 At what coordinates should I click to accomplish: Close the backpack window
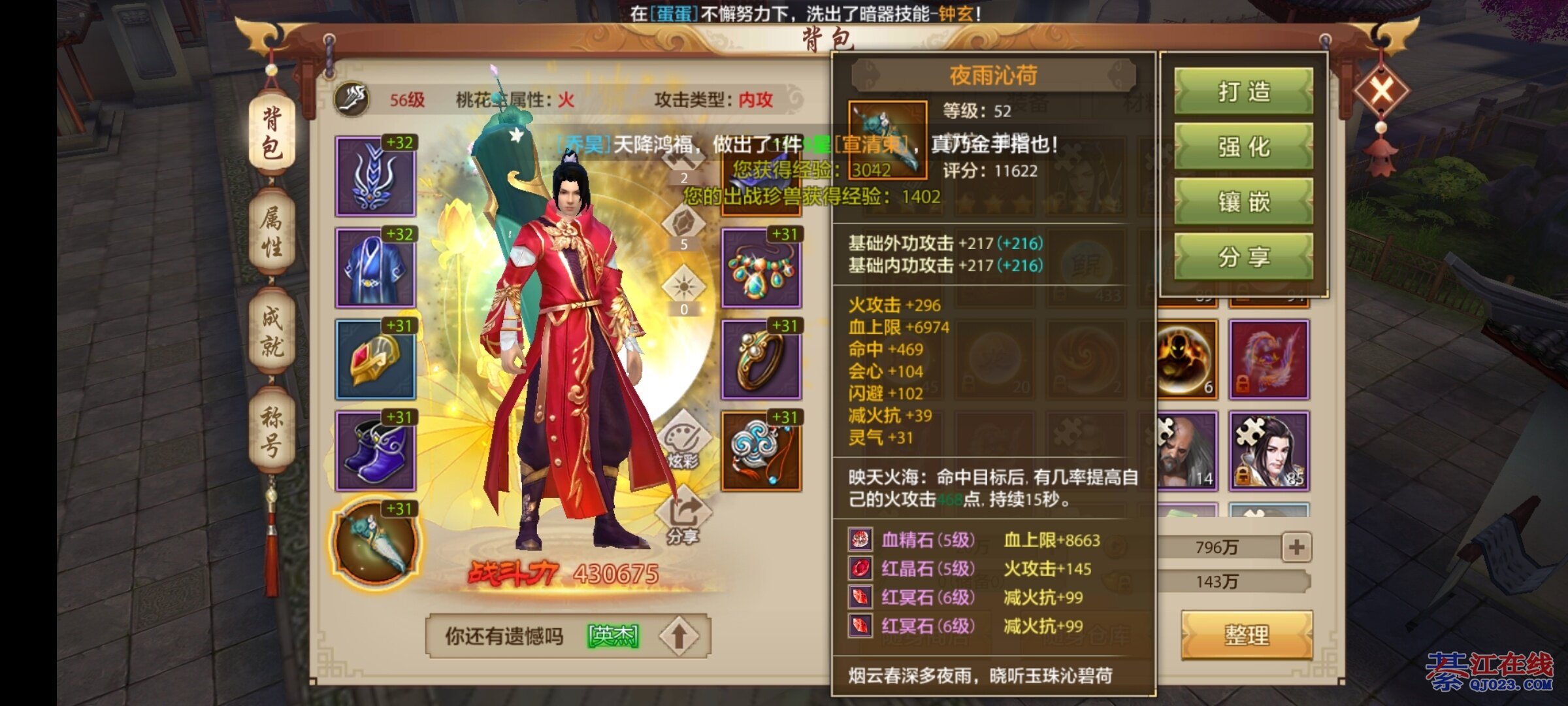(1382, 90)
